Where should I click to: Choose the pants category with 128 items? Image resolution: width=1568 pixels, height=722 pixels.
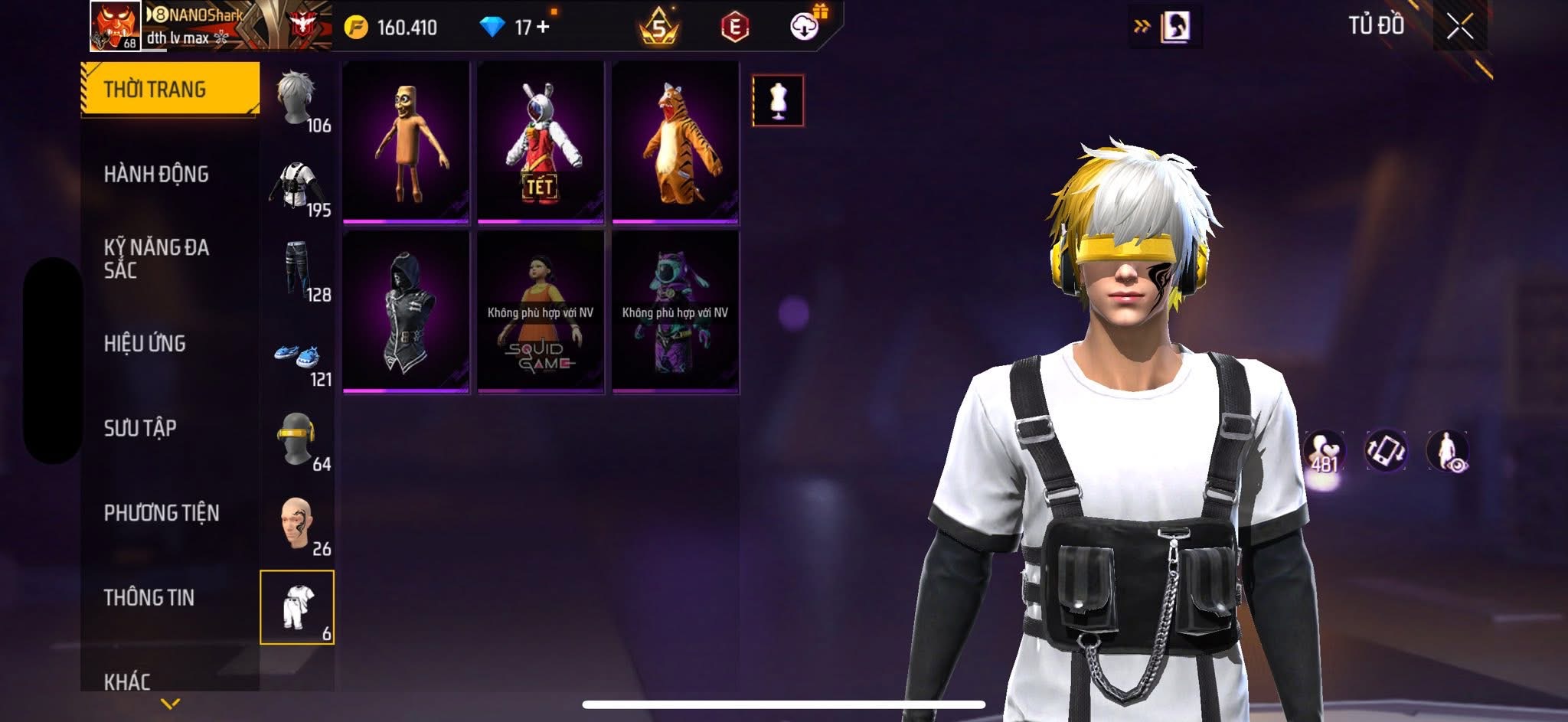(x=297, y=270)
